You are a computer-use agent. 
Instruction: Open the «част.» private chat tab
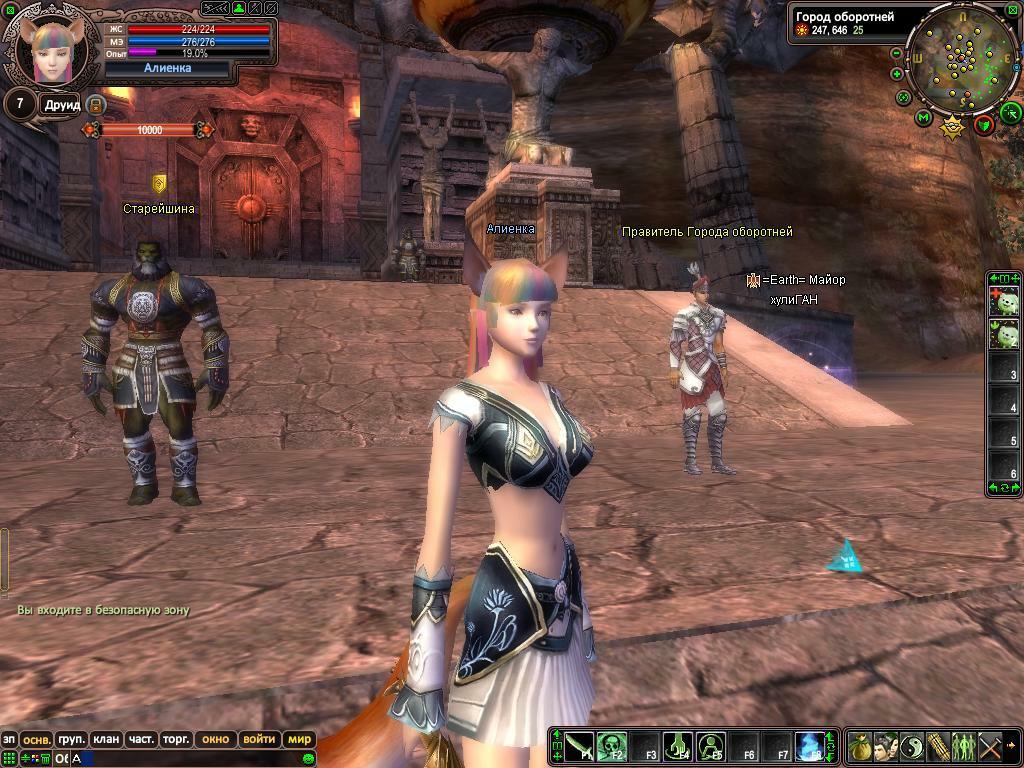coord(141,740)
